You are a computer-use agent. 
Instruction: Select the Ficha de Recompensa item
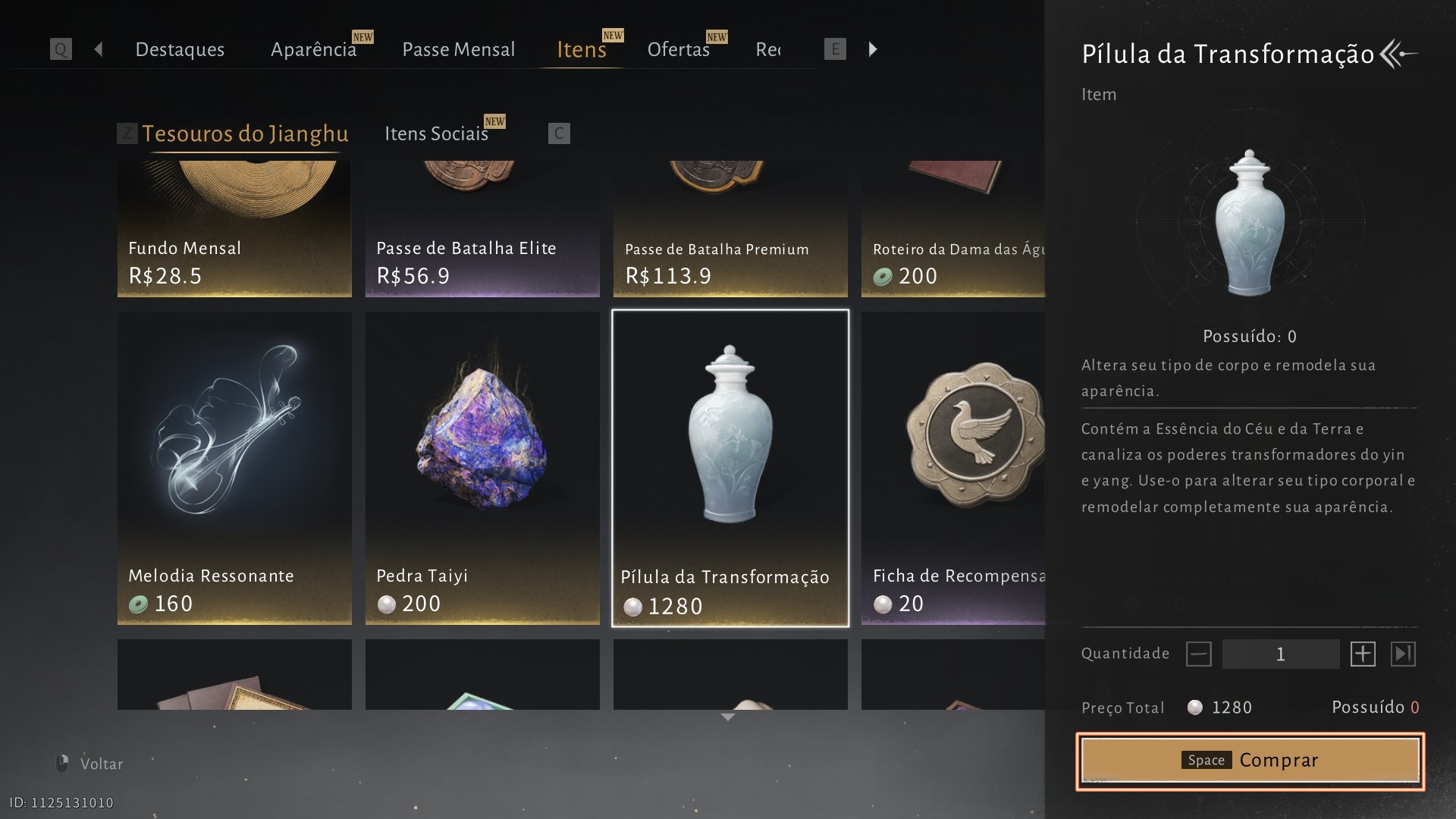[x=953, y=468]
